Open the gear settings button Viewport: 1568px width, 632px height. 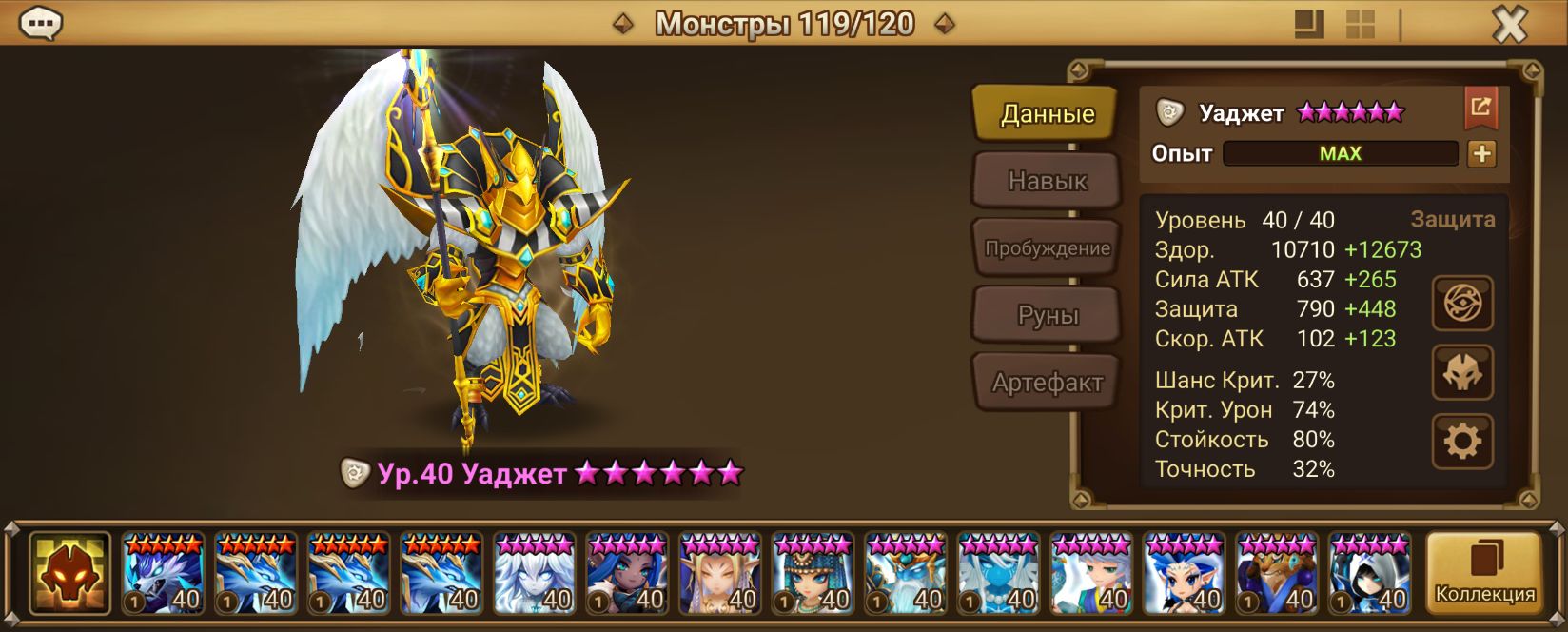point(1462,442)
